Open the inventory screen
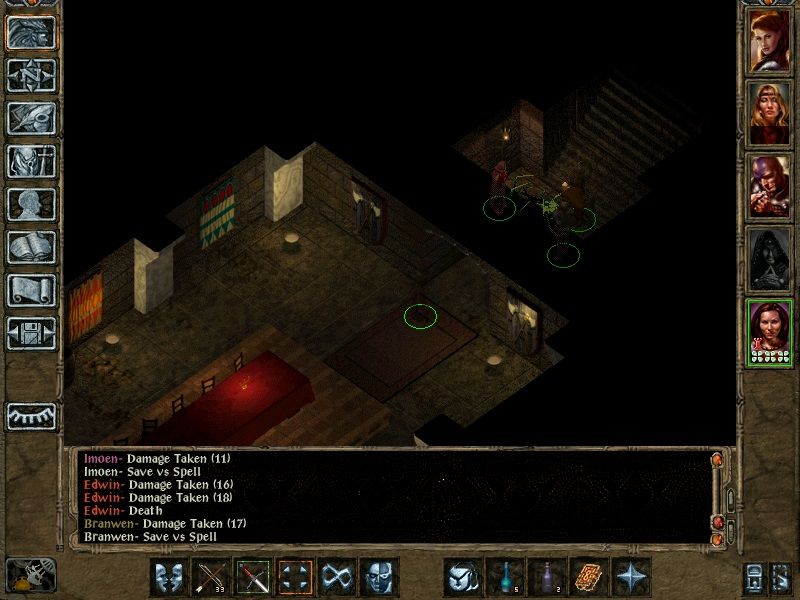Viewport: 800px width, 600px height. [x=32, y=161]
